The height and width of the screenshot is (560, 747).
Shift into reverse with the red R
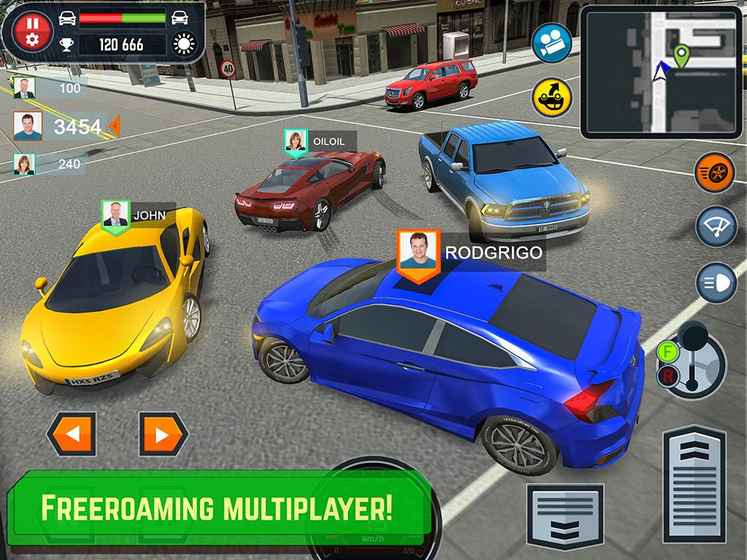[x=668, y=377]
